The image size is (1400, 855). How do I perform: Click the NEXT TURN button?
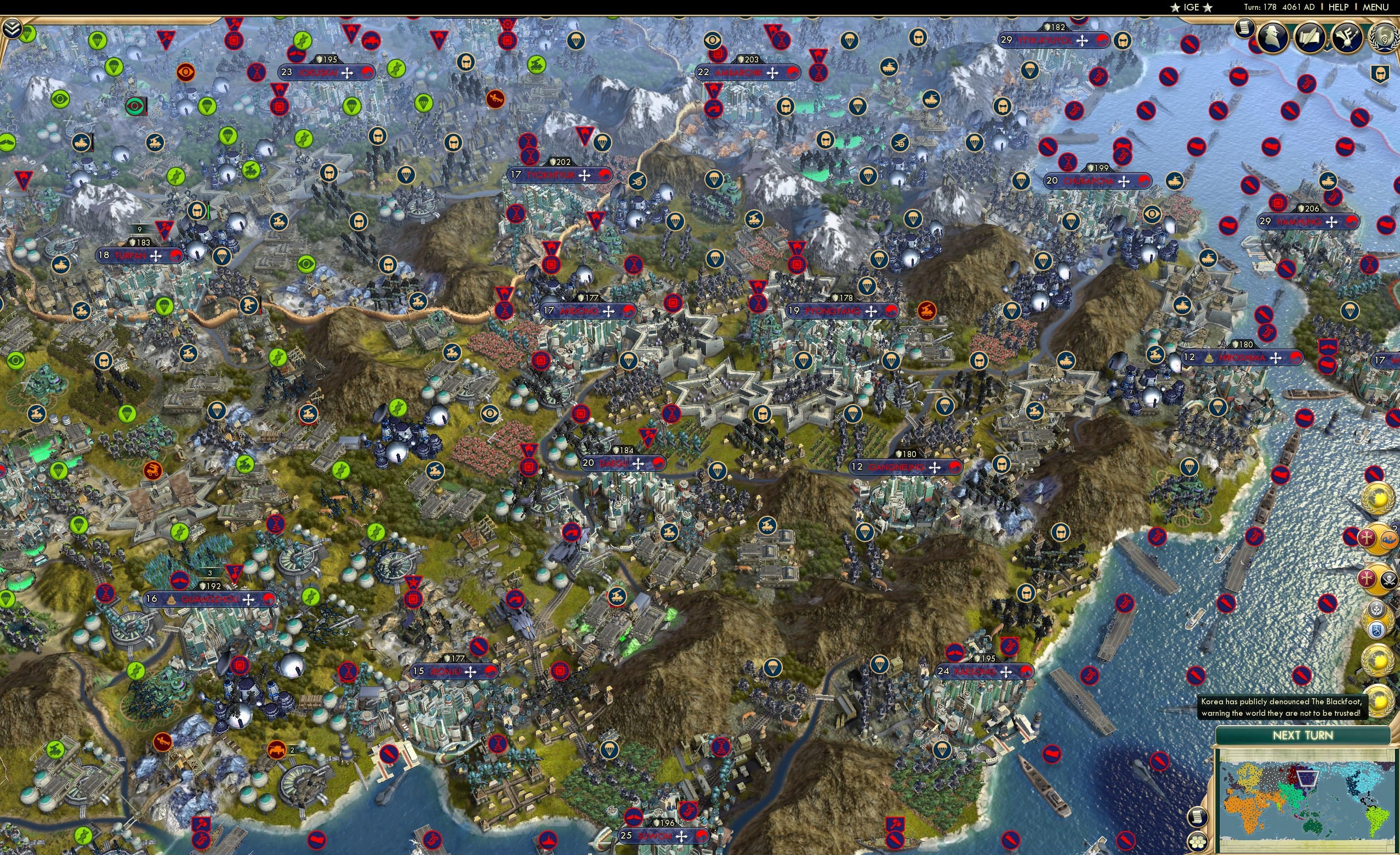click(1303, 736)
